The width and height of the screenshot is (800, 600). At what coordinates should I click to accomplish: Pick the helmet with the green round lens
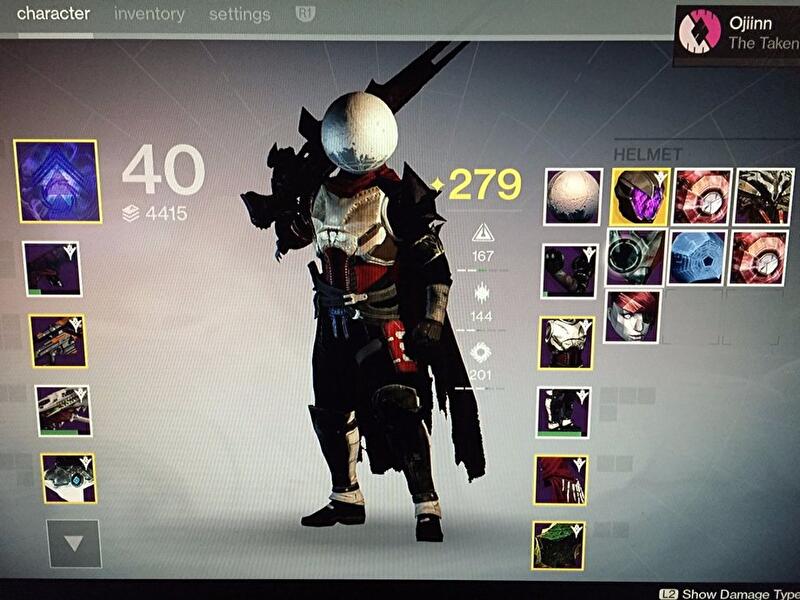click(635, 257)
